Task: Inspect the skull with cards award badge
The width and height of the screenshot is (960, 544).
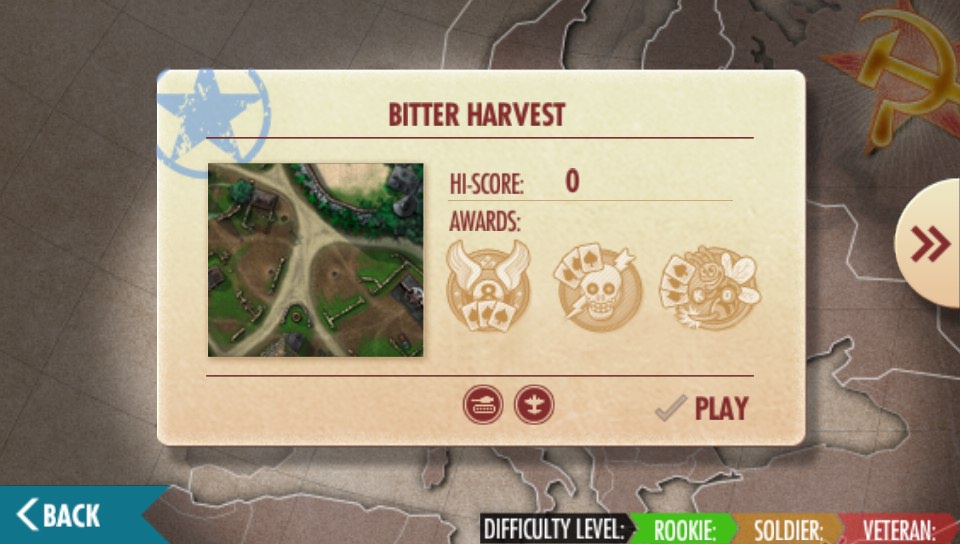Action: tap(594, 286)
